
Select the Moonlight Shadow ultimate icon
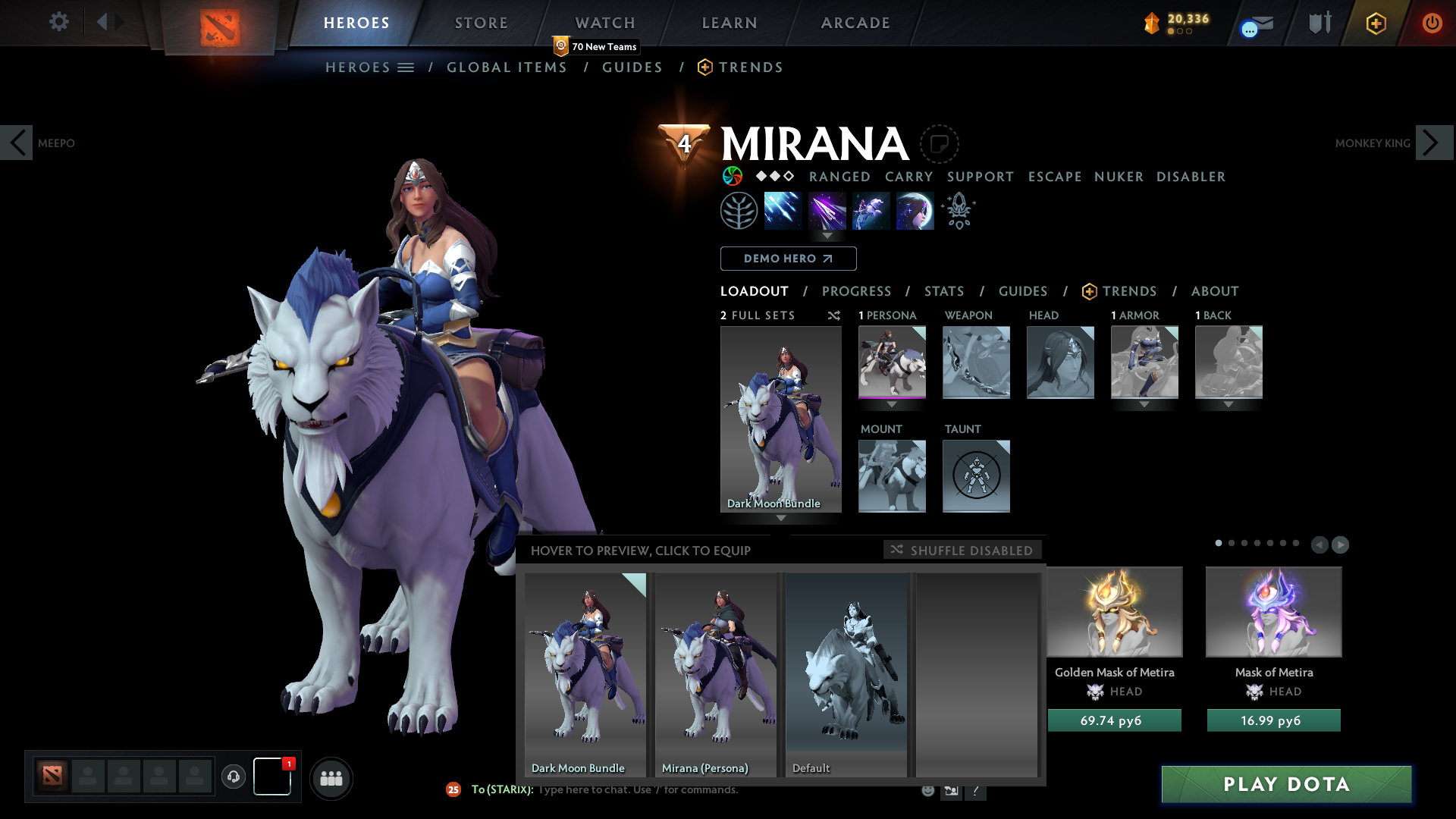click(915, 211)
